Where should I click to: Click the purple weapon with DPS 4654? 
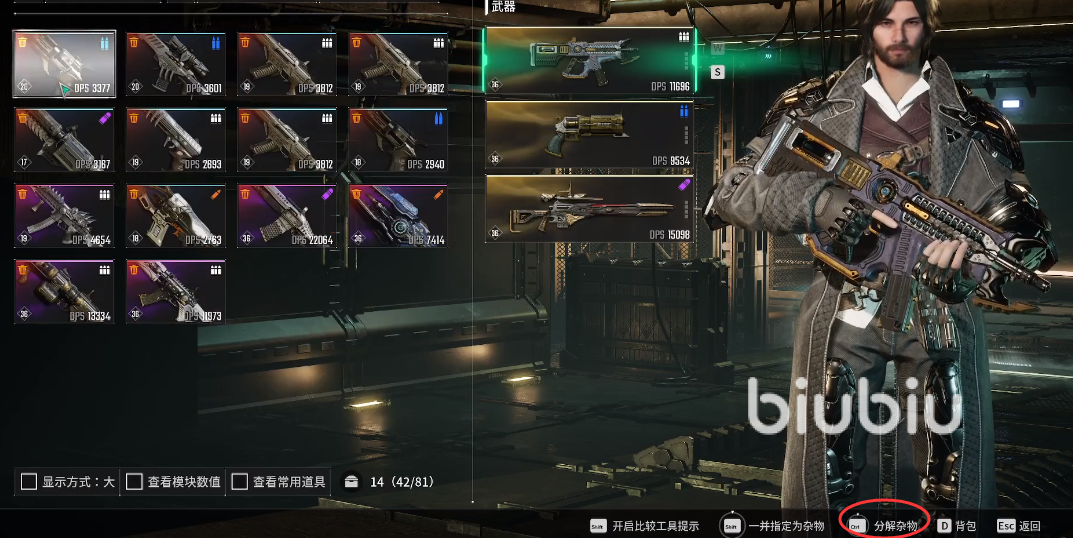point(64,214)
